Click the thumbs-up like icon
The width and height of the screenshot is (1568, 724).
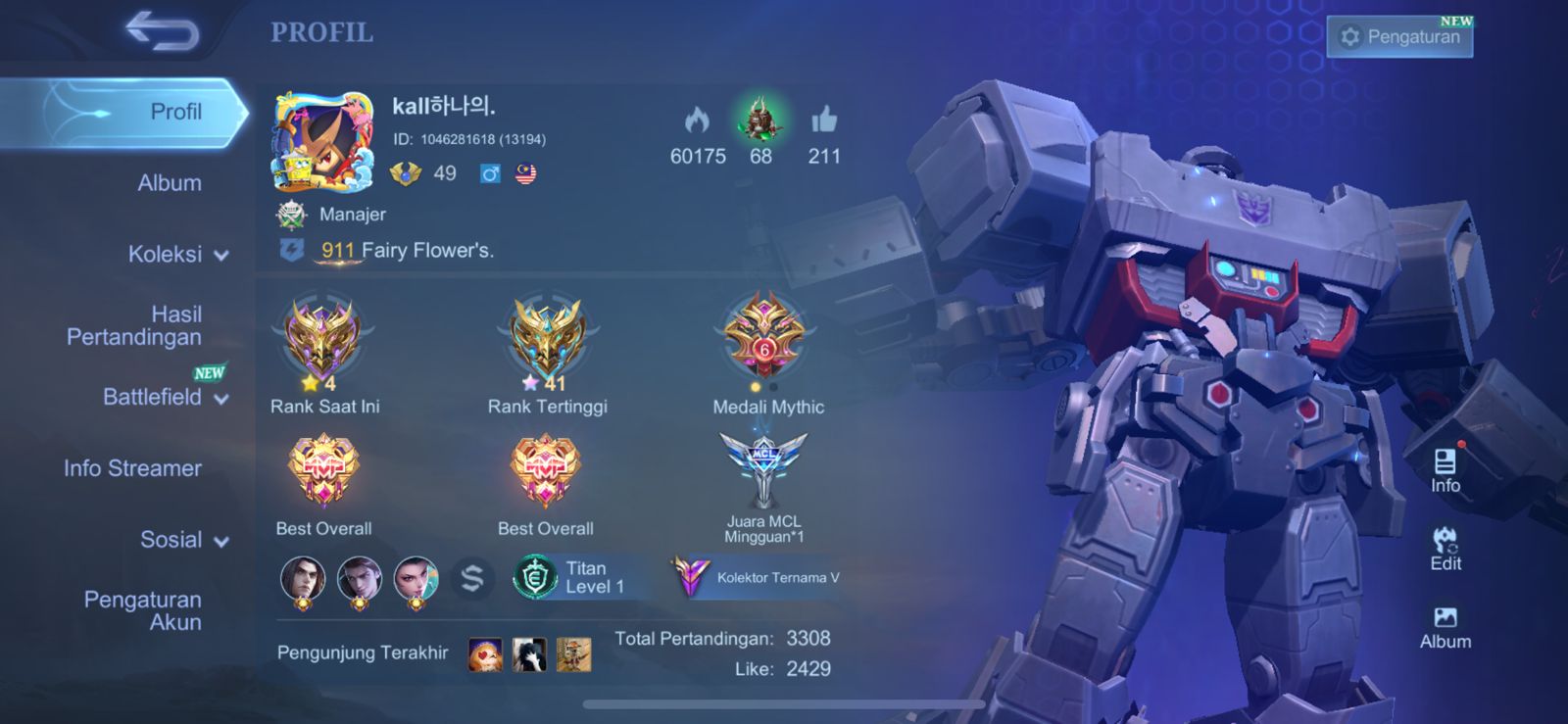(x=824, y=121)
